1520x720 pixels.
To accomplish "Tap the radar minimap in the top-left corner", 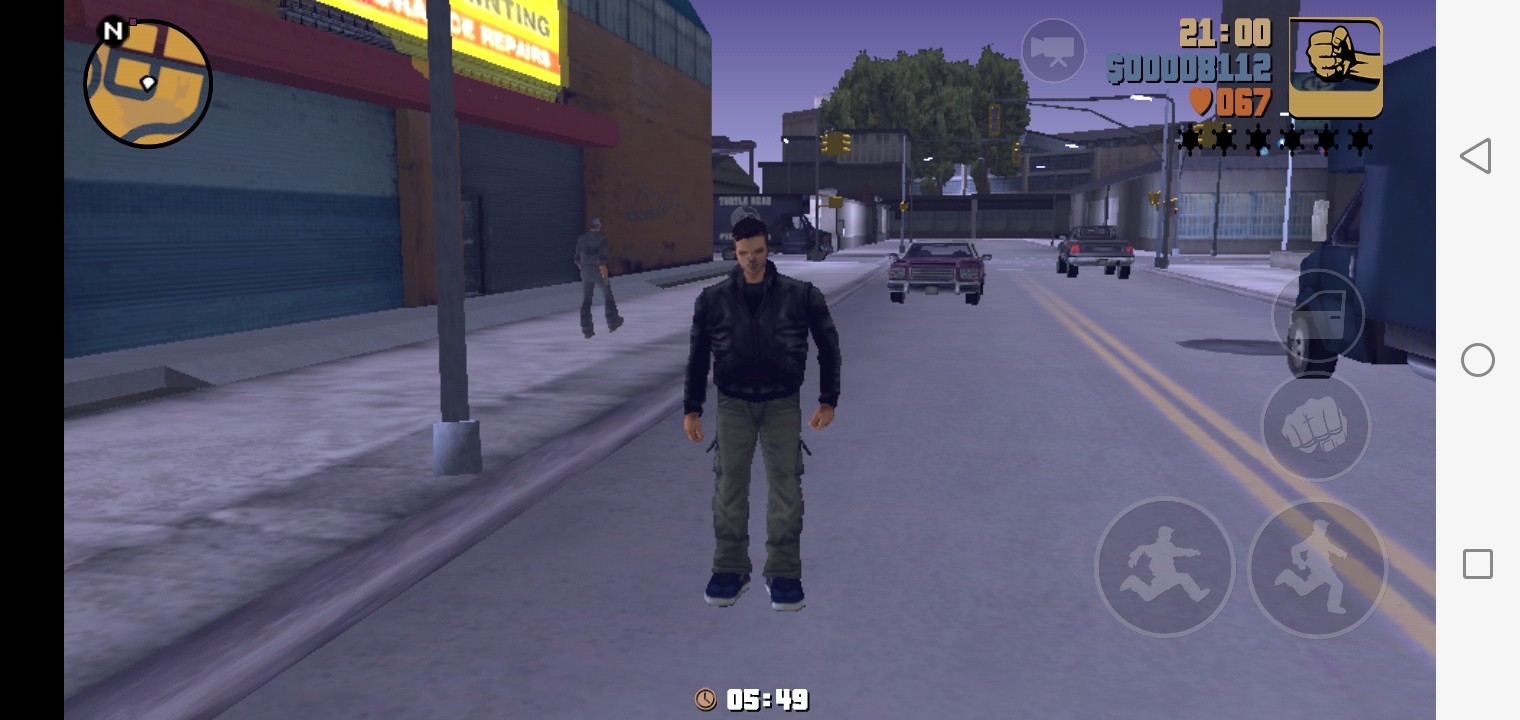I will 147,85.
